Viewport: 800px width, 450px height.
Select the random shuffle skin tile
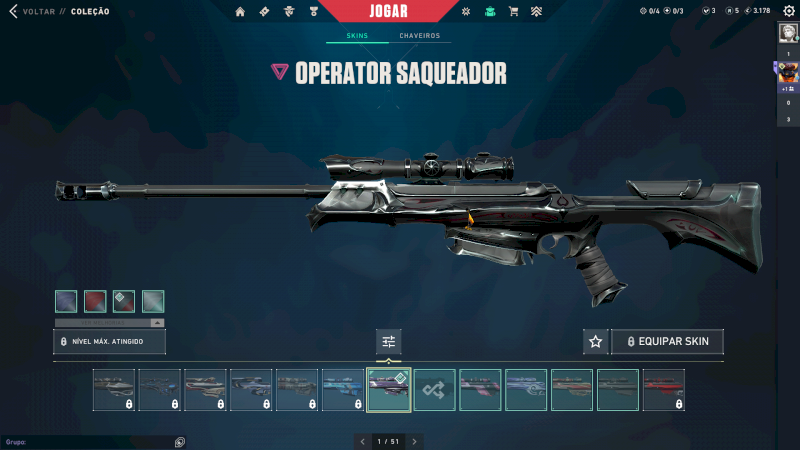(435, 390)
